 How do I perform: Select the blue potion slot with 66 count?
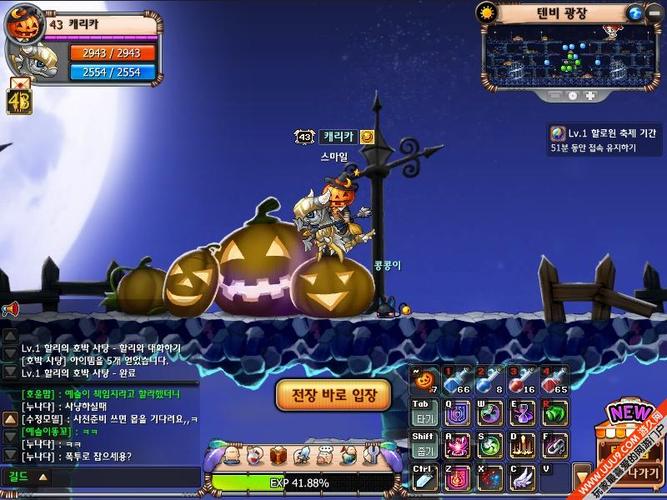tap(456, 380)
